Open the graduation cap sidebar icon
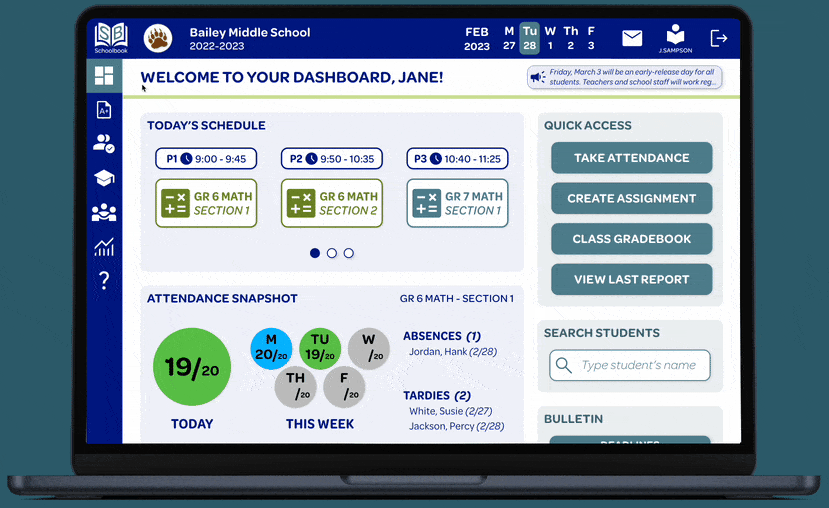The image size is (829, 508). [104, 178]
